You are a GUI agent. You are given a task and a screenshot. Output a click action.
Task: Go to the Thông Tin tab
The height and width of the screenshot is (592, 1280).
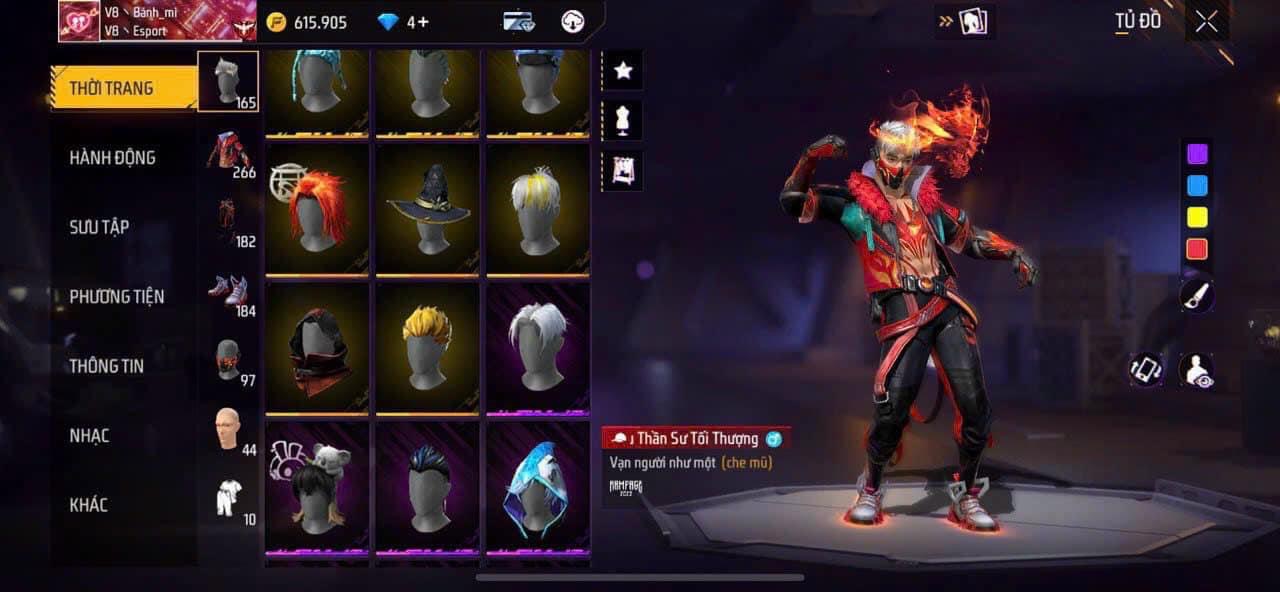tap(106, 366)
